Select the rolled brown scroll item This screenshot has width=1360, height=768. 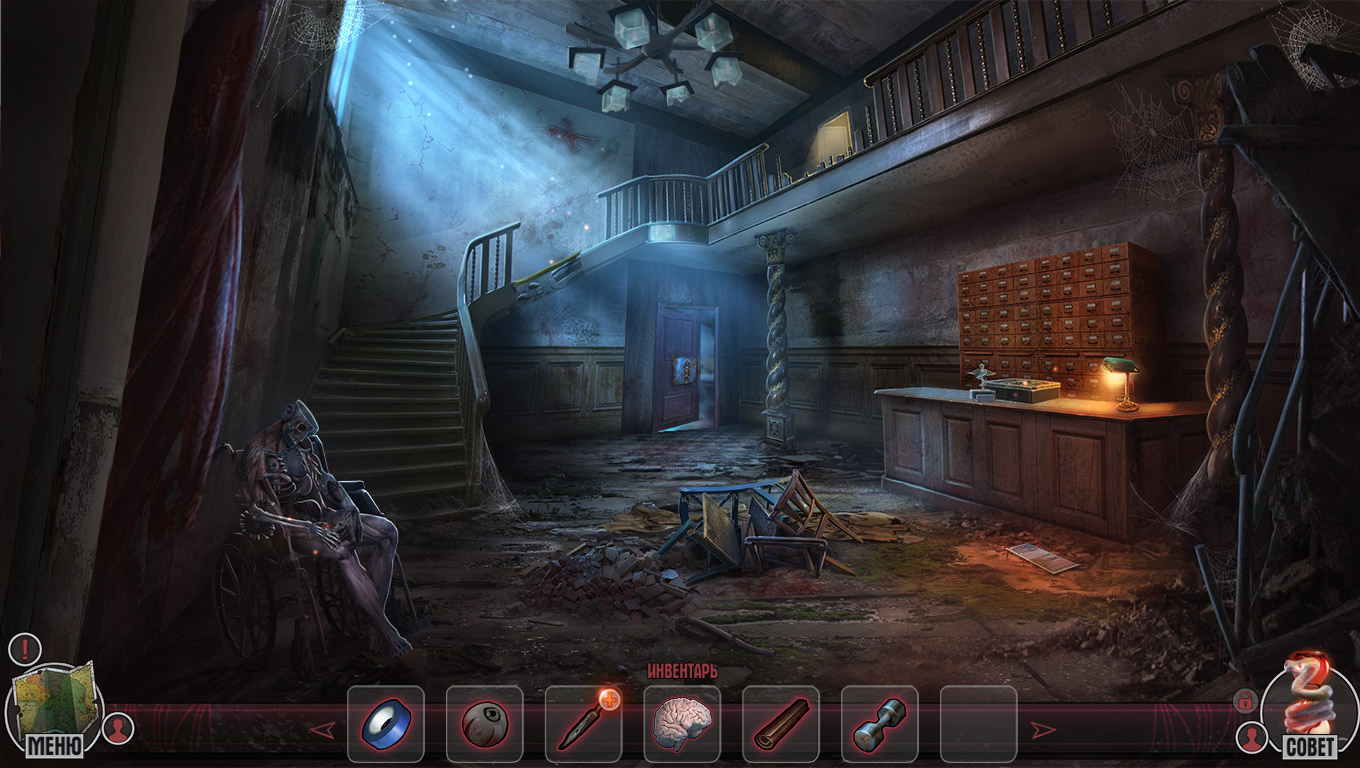[780, 724]
